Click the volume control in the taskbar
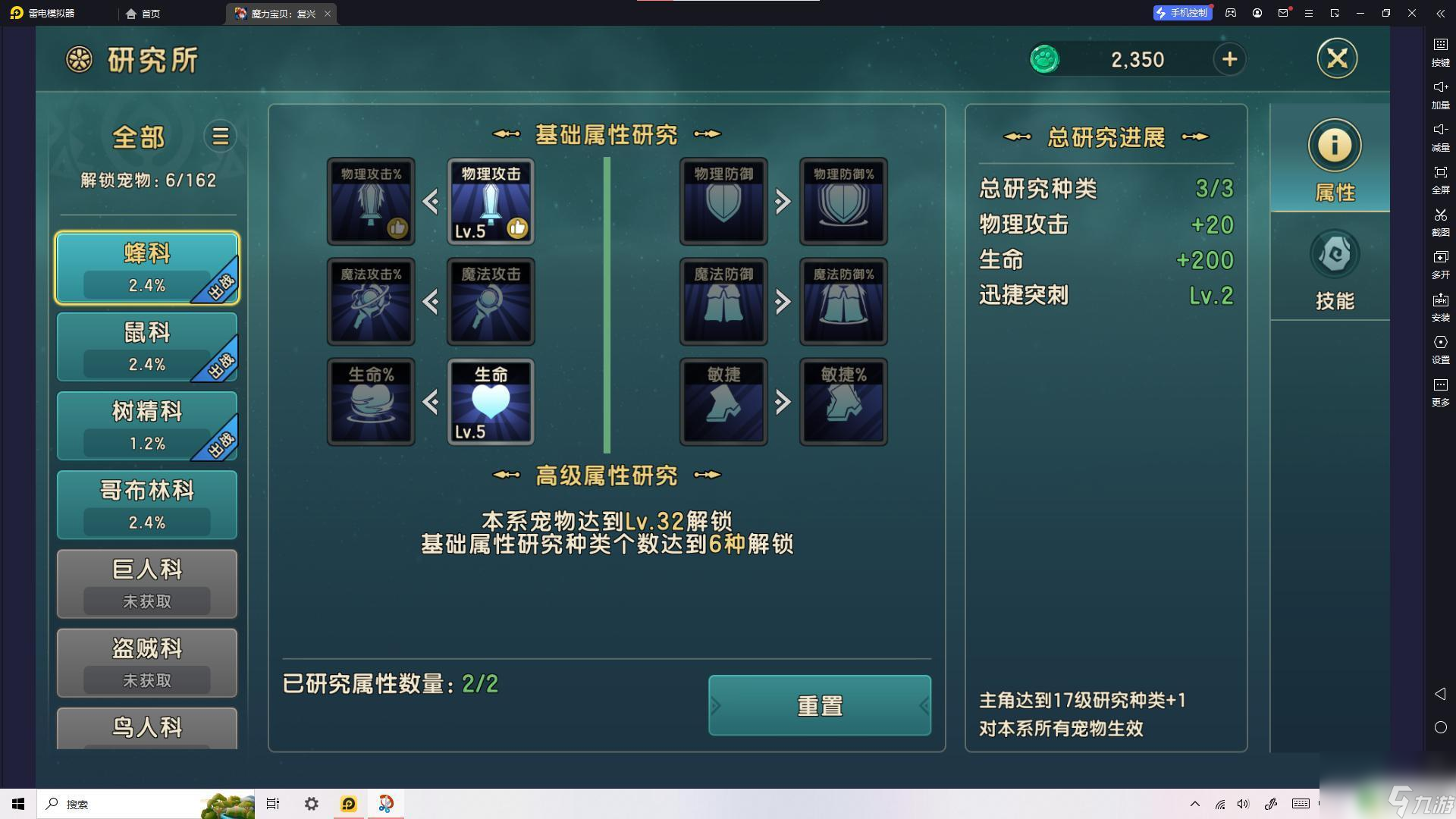The height and width of the screenshot is (819, 1456). [x=1242, y=804]
